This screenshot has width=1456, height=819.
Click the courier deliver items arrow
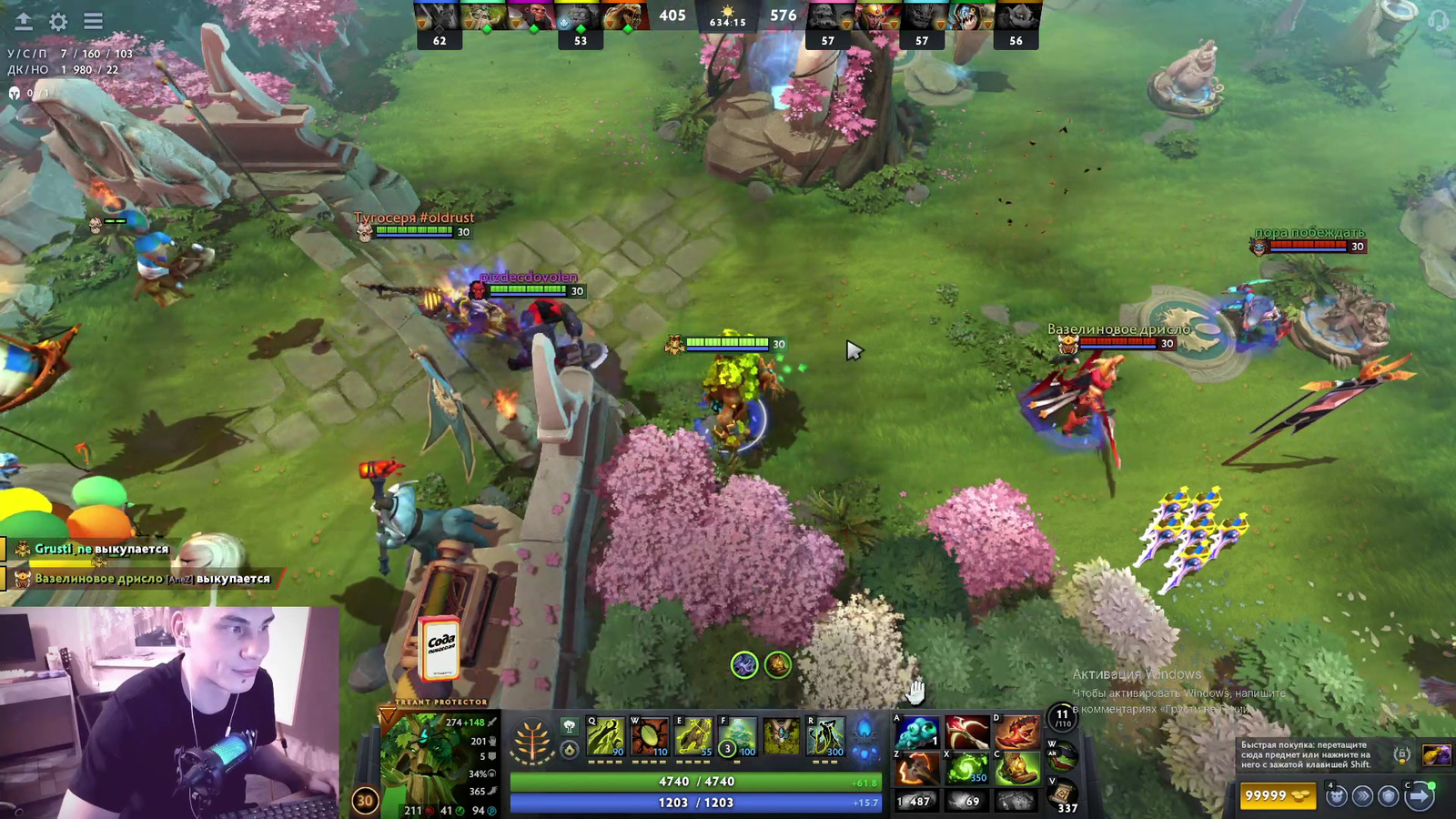1419,796
